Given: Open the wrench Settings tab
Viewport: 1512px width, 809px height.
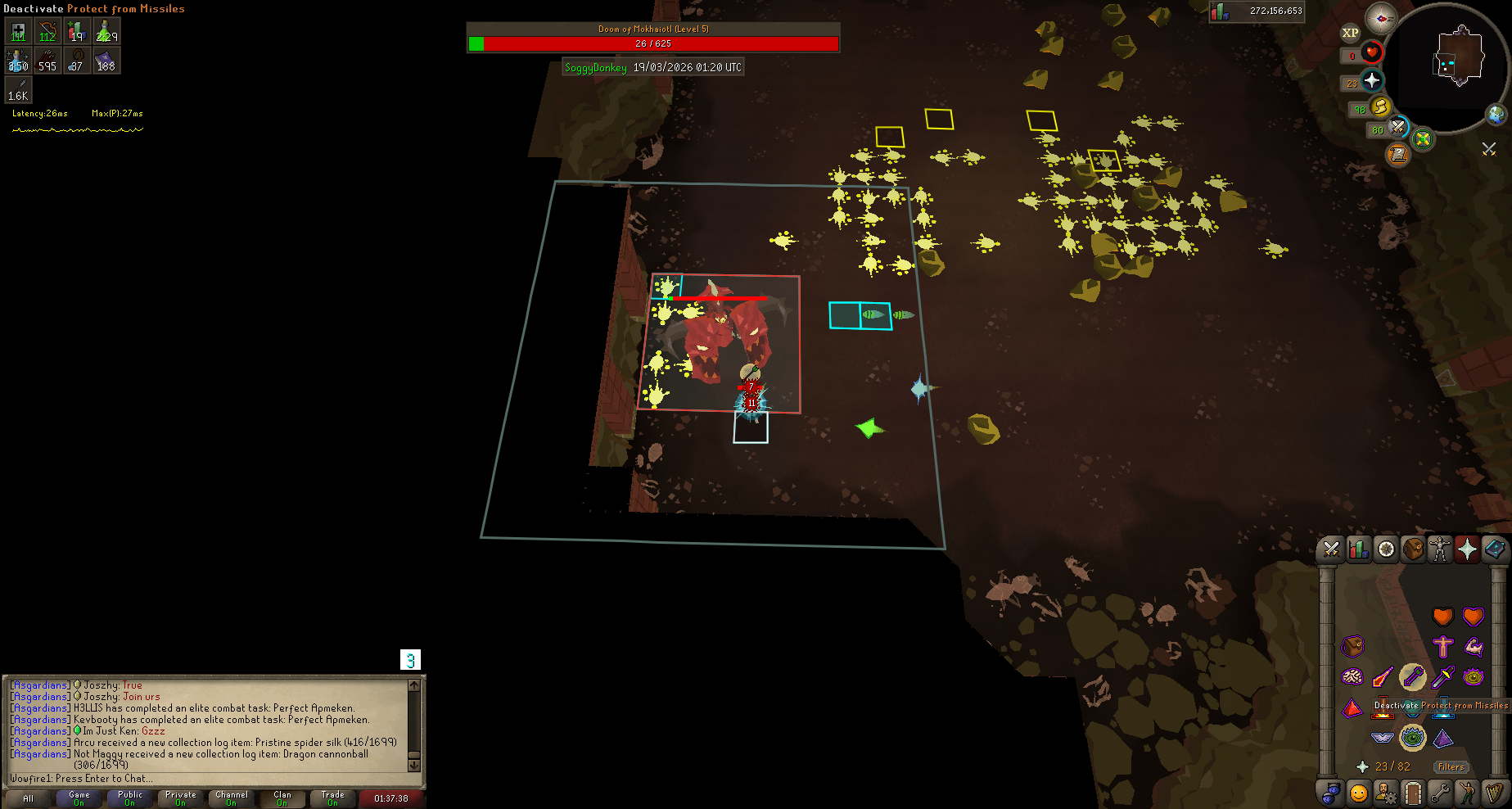Looking at the screenshot, I should (x=1440, y=793).
